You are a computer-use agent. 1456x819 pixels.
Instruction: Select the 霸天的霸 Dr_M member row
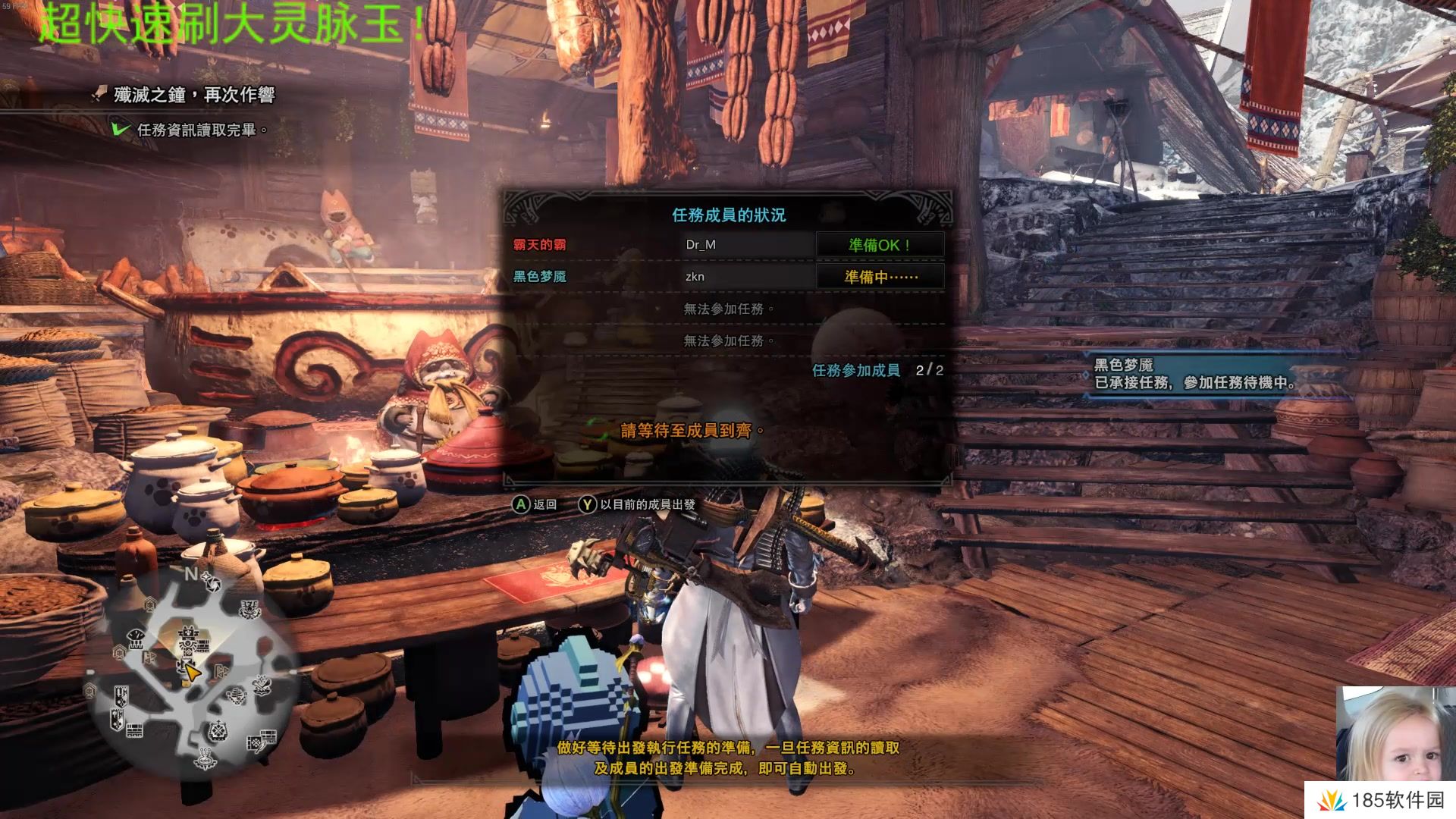(660, 245)
